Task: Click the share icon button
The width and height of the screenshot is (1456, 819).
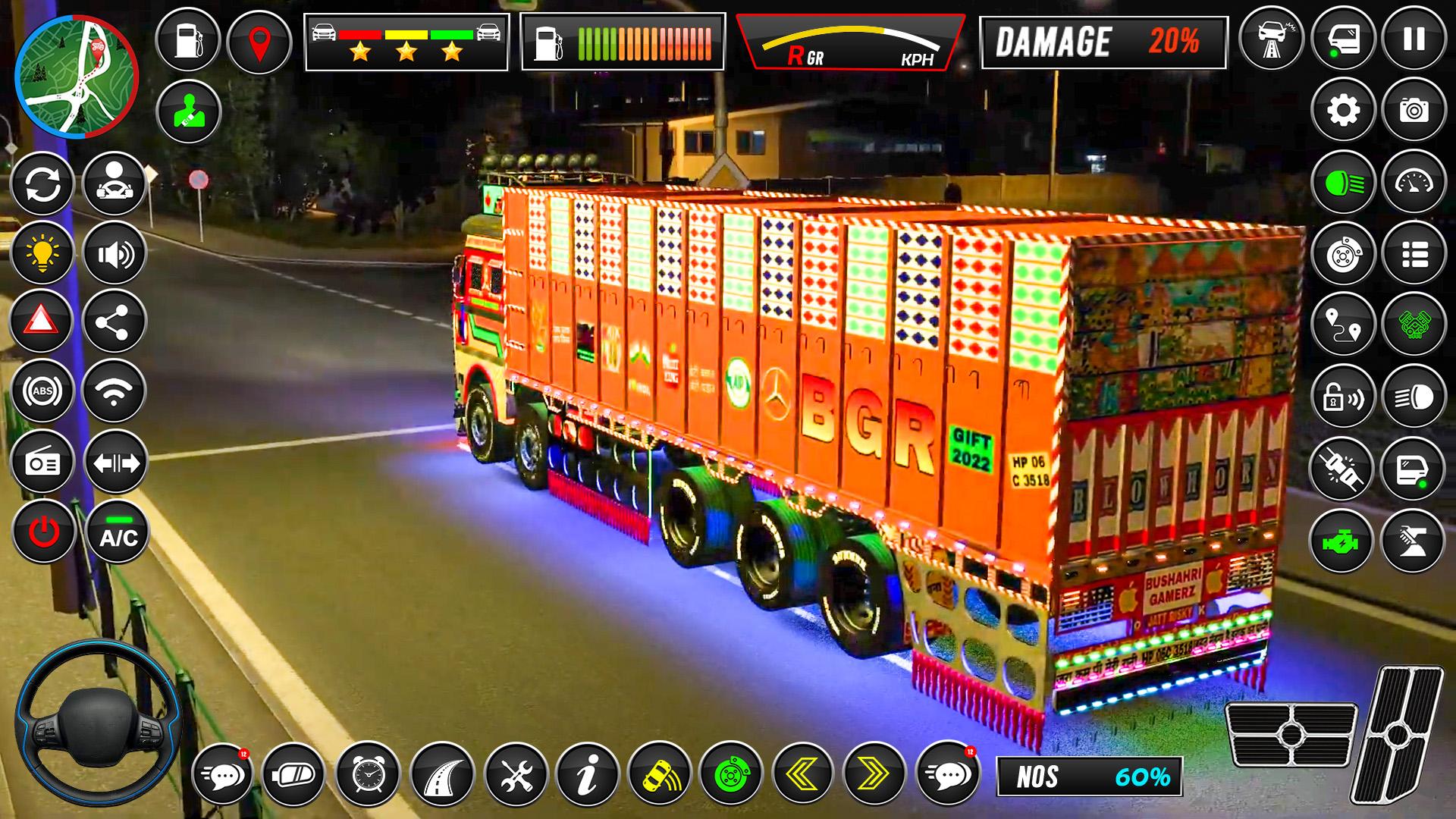Action: [x=115, y=321]
